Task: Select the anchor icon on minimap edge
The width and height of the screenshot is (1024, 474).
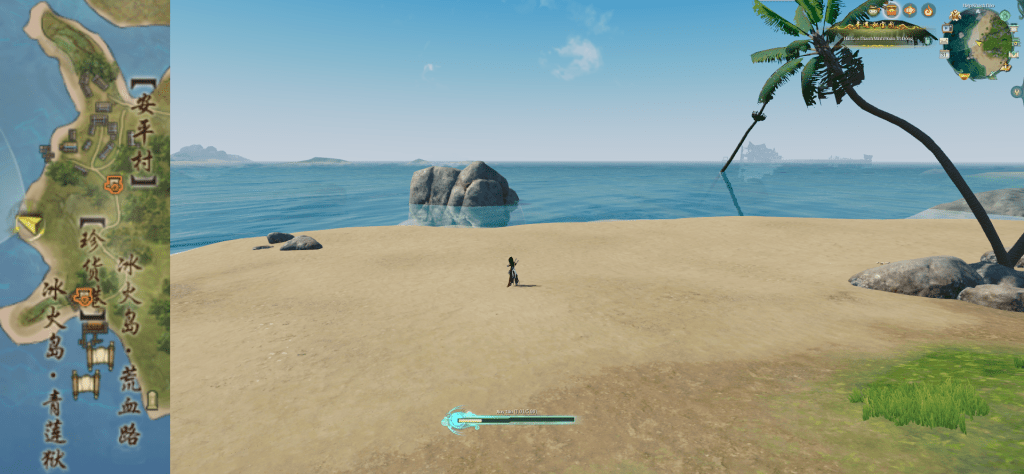Action: tap(1005, 67)
